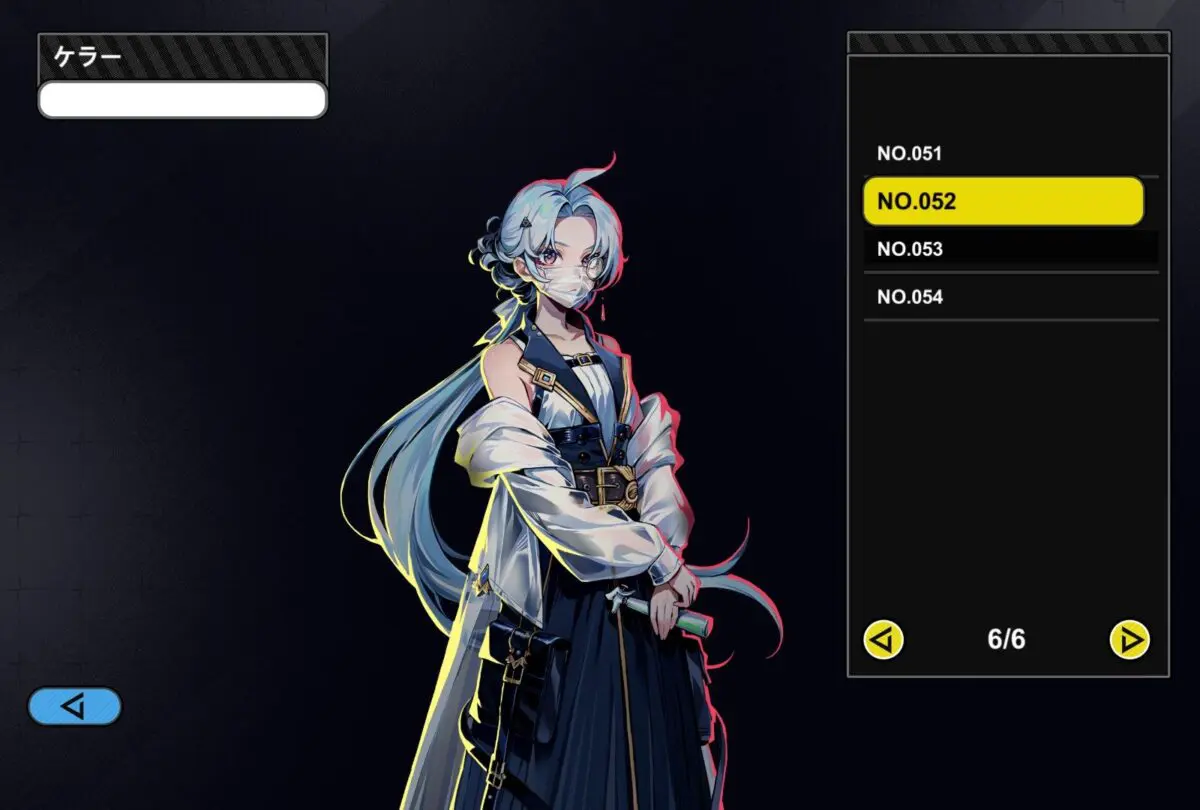Screen dimensions: 1200x810
Task: Select the NO.053 list row
Action: tap(1010, 249)
